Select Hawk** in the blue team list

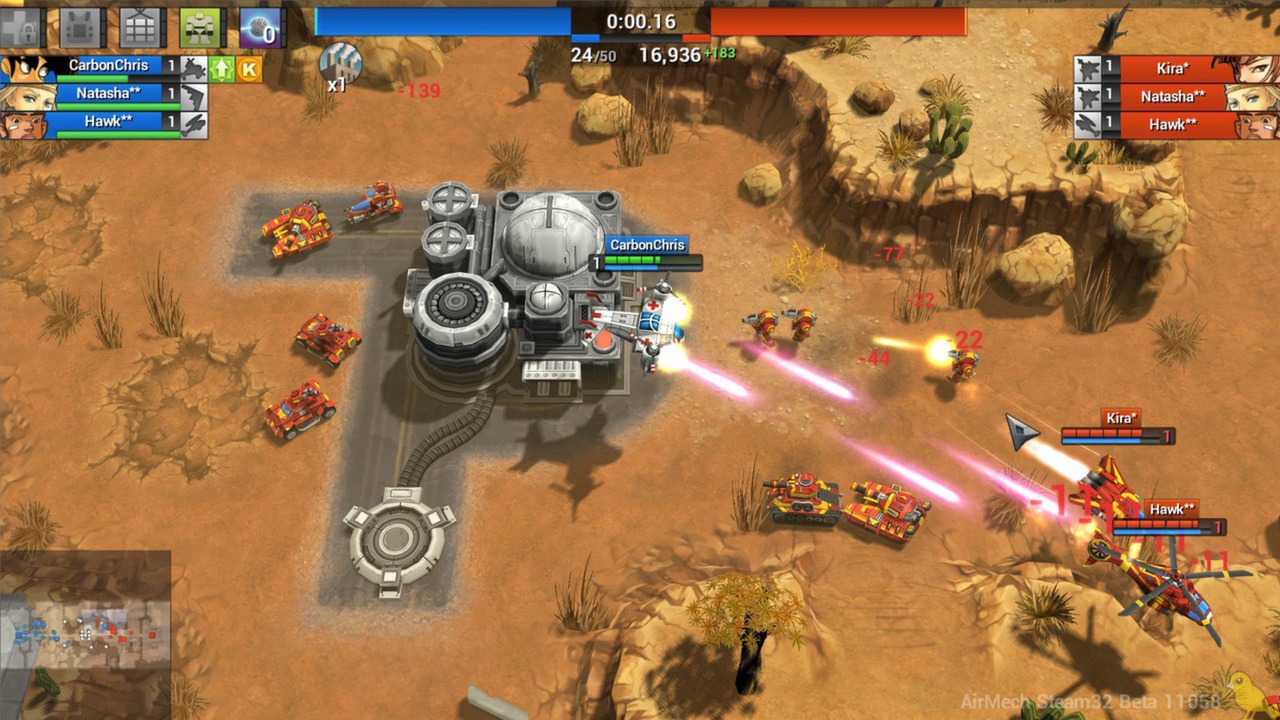click(110, 122)
